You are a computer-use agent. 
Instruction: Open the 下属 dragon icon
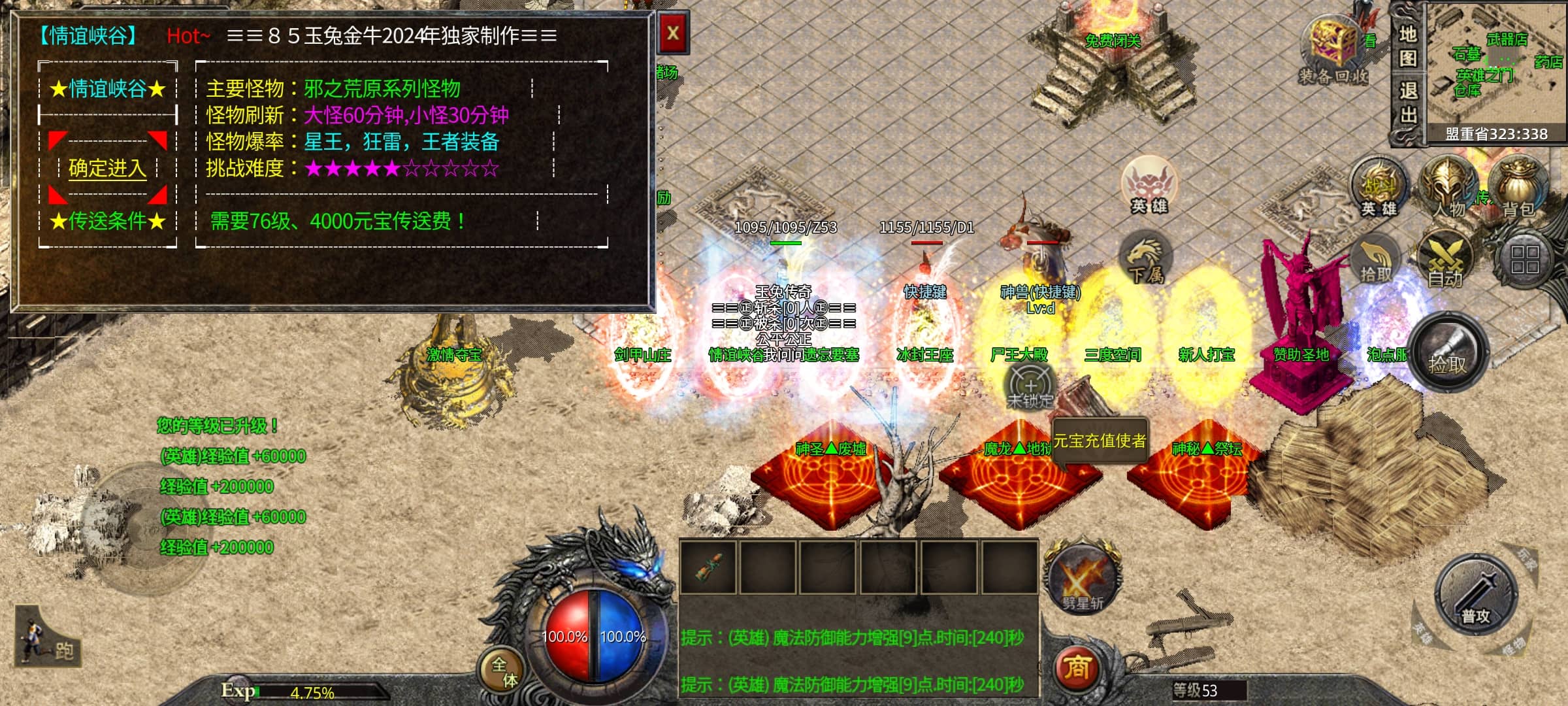click(1146, 260)
